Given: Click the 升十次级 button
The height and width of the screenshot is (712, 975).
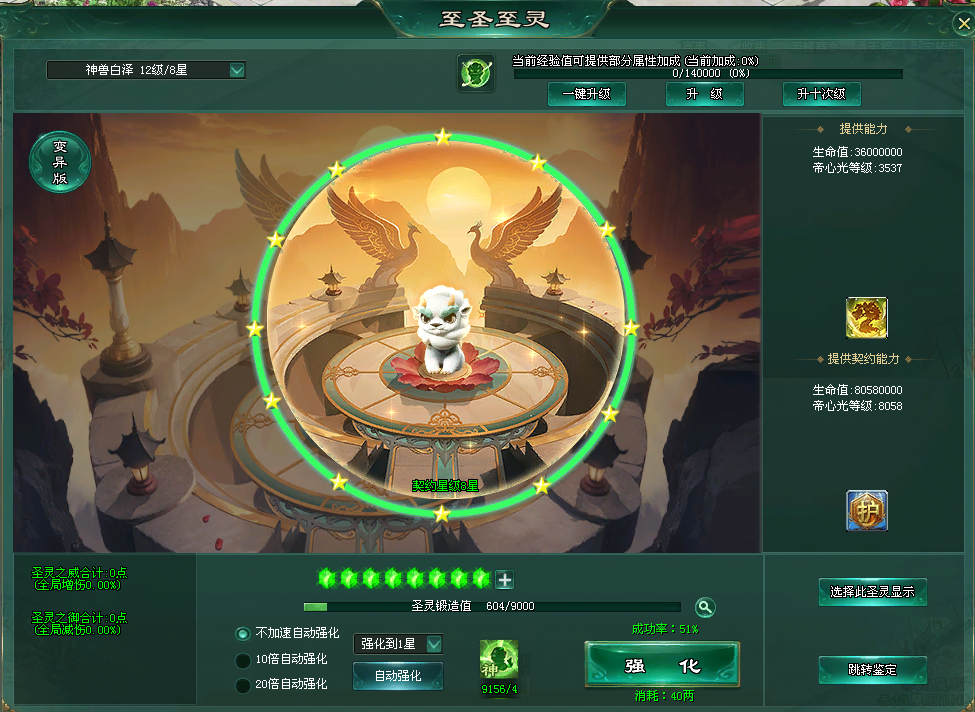Looking at the screenshot, I should (821, 94).
